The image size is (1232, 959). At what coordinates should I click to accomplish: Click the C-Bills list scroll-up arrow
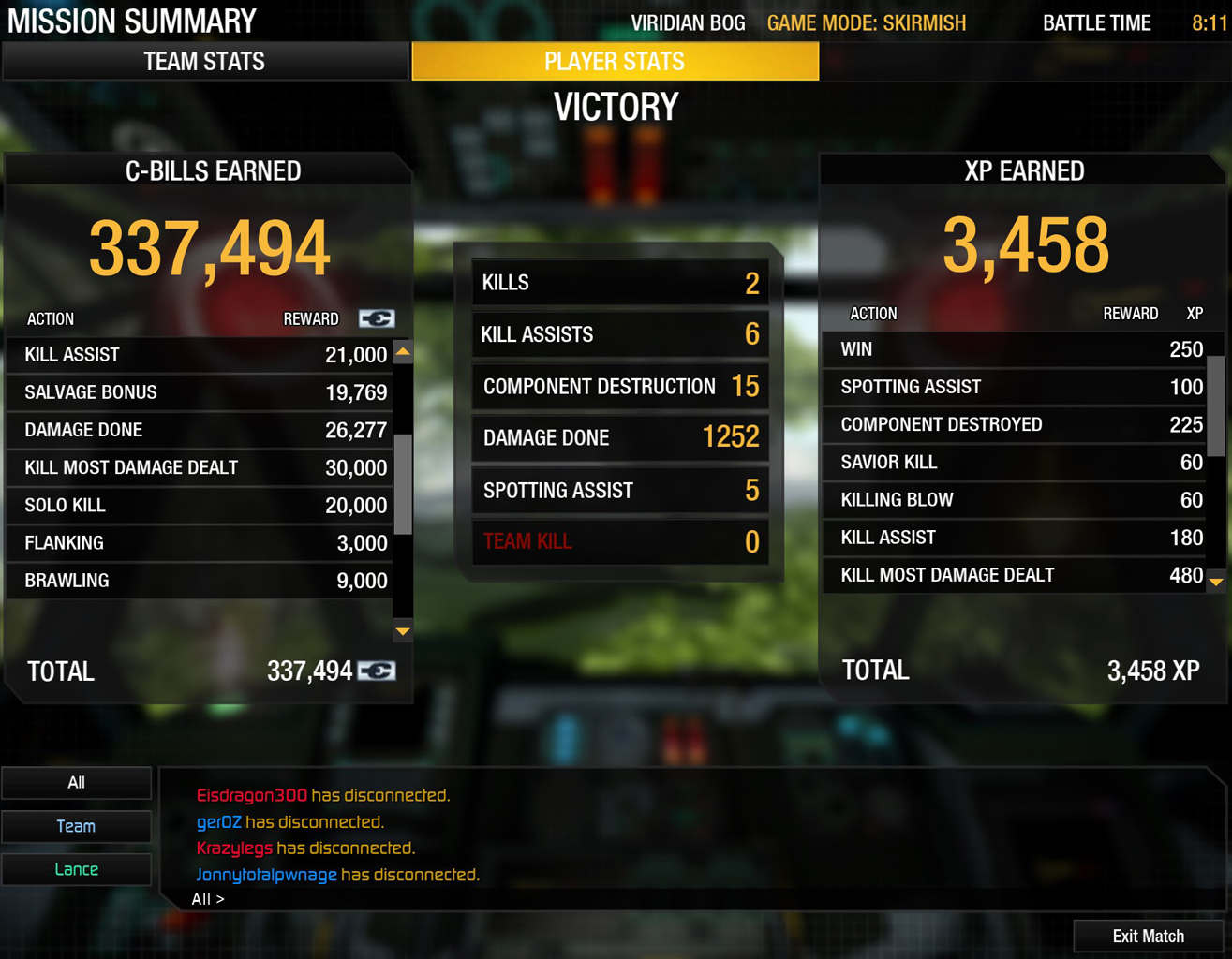coord(403,352)
